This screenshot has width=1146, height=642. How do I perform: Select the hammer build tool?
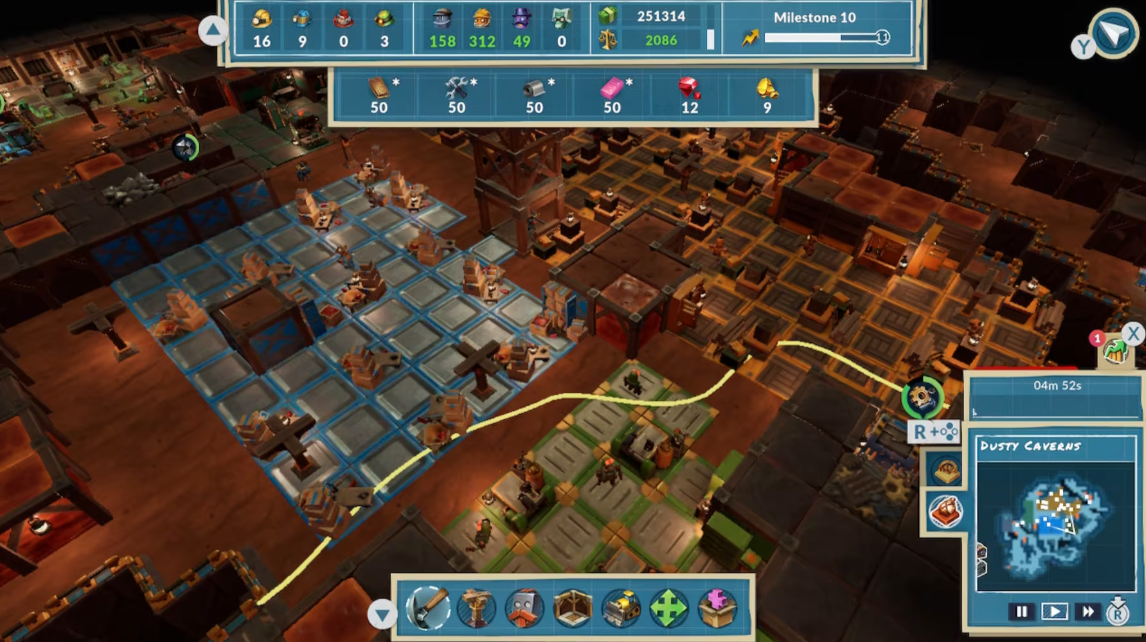(428, 608)
